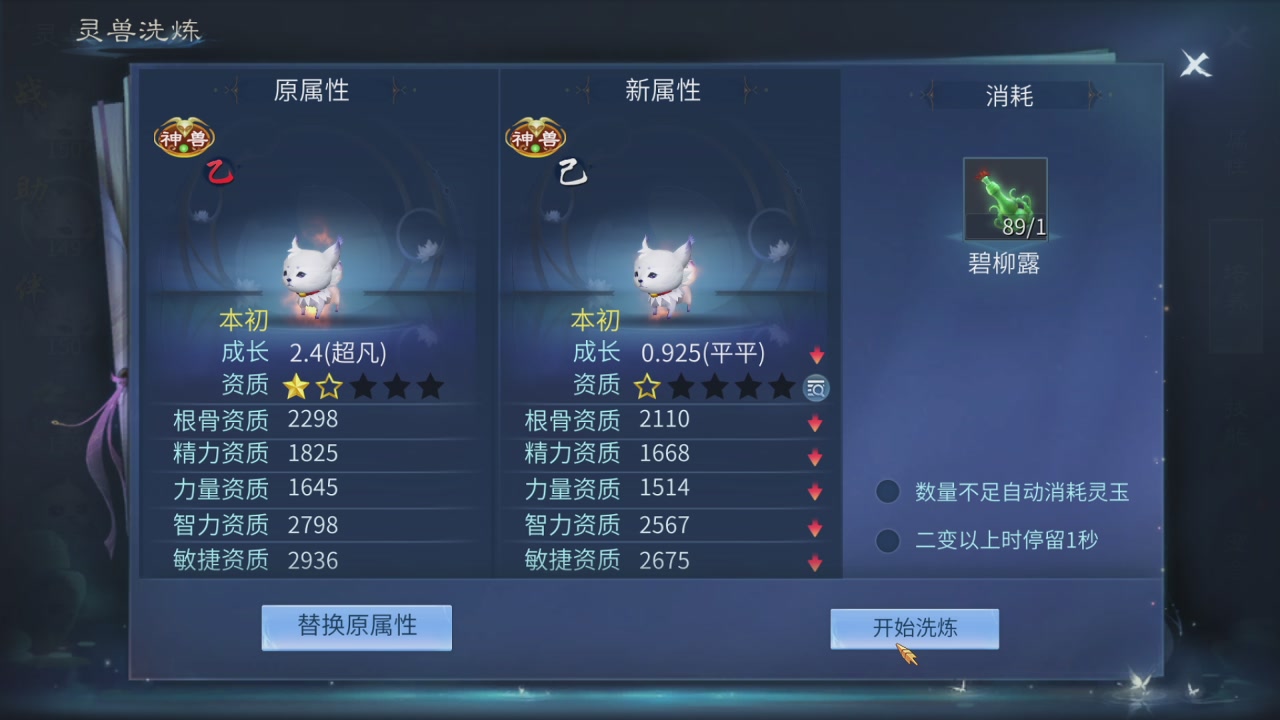Select the 原属性 panel header
The height and width of the screenshot is (720, 1280).
click(310, 90)
